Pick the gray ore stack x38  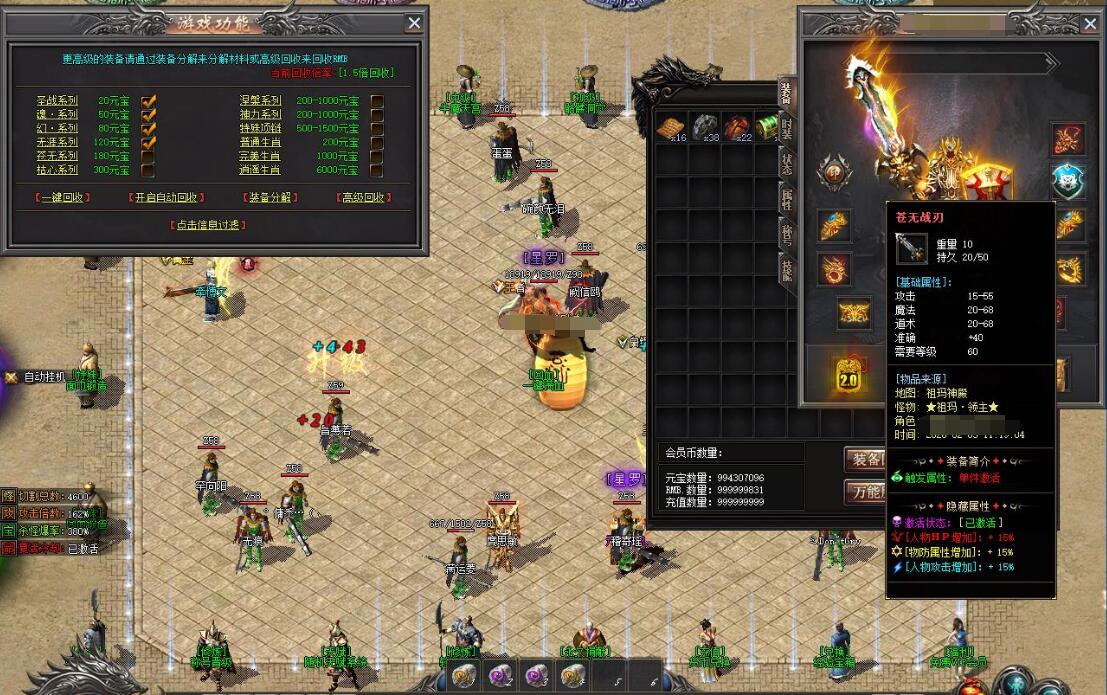point(705,128)
